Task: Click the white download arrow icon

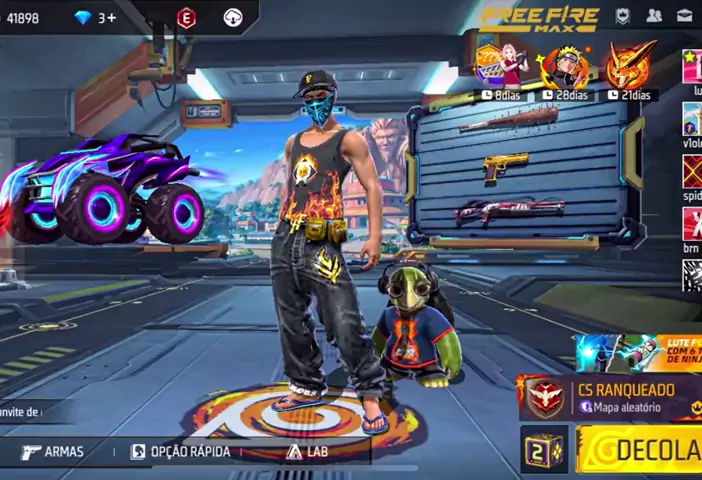Action: click(x=233, y=17)
